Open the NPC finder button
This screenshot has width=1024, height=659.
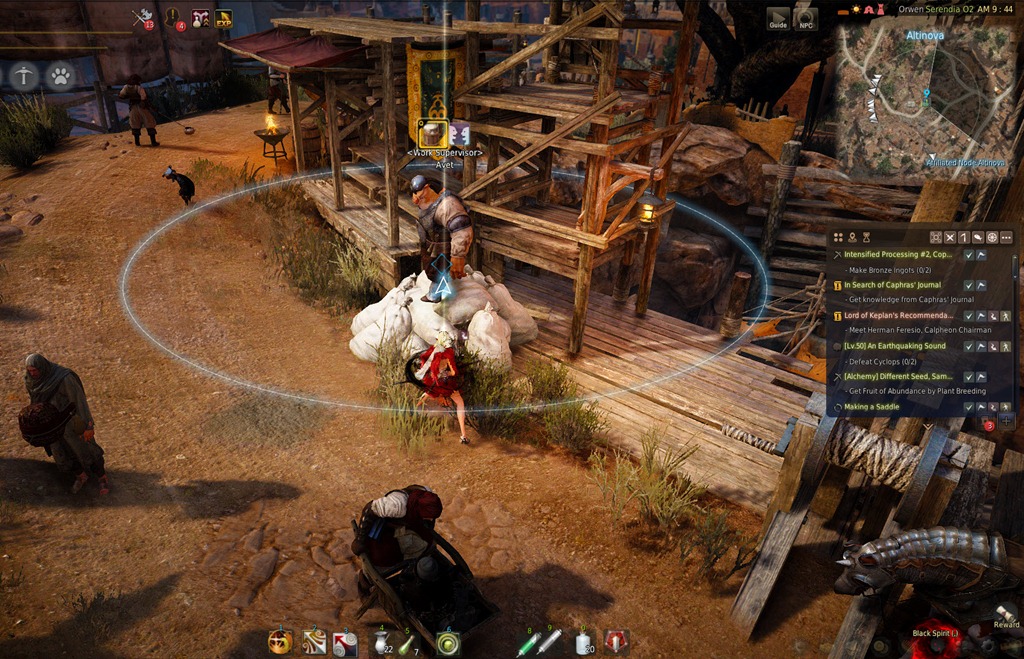(805, 18)
